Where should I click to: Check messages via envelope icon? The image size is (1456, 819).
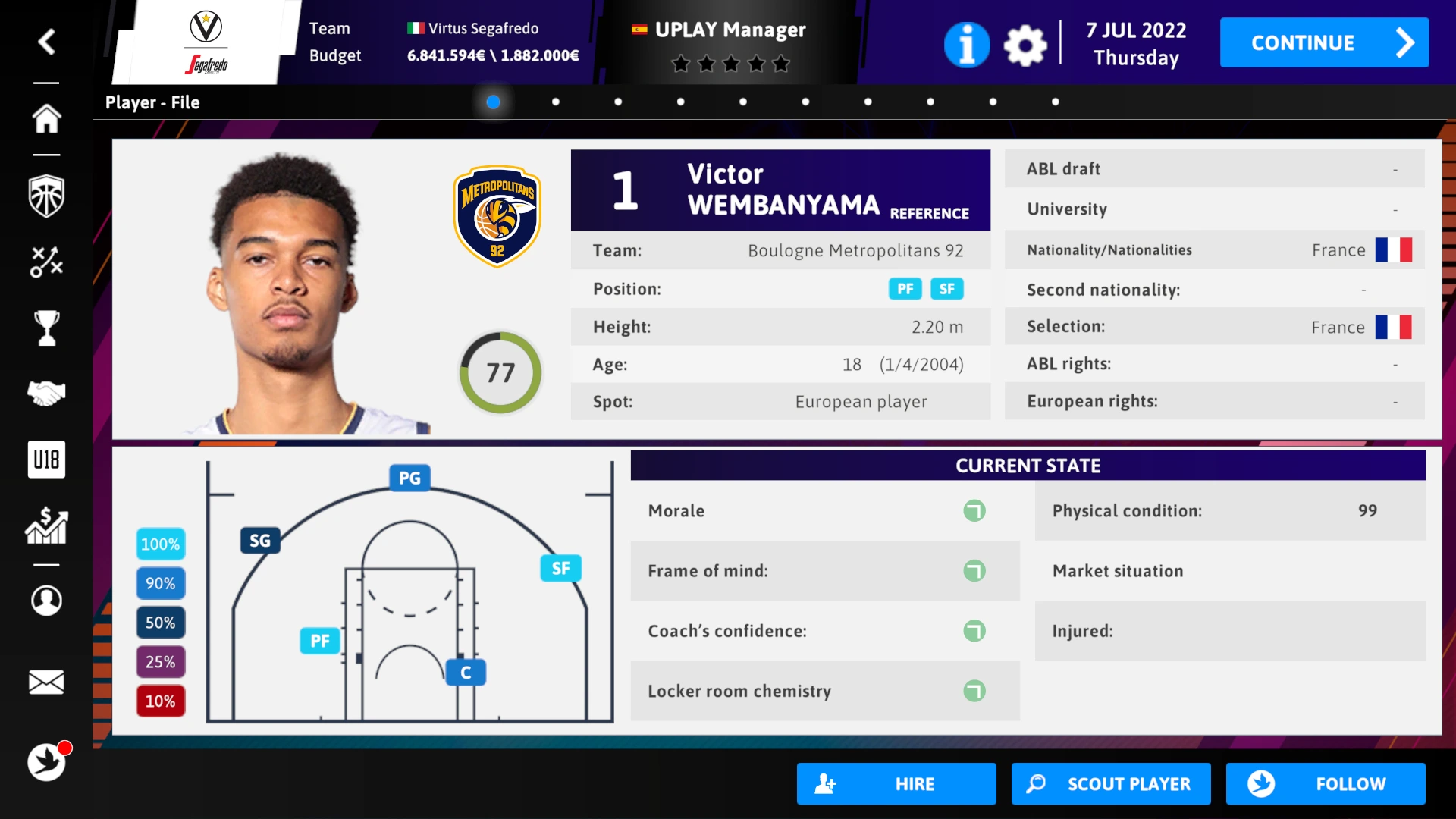[47, 682]
